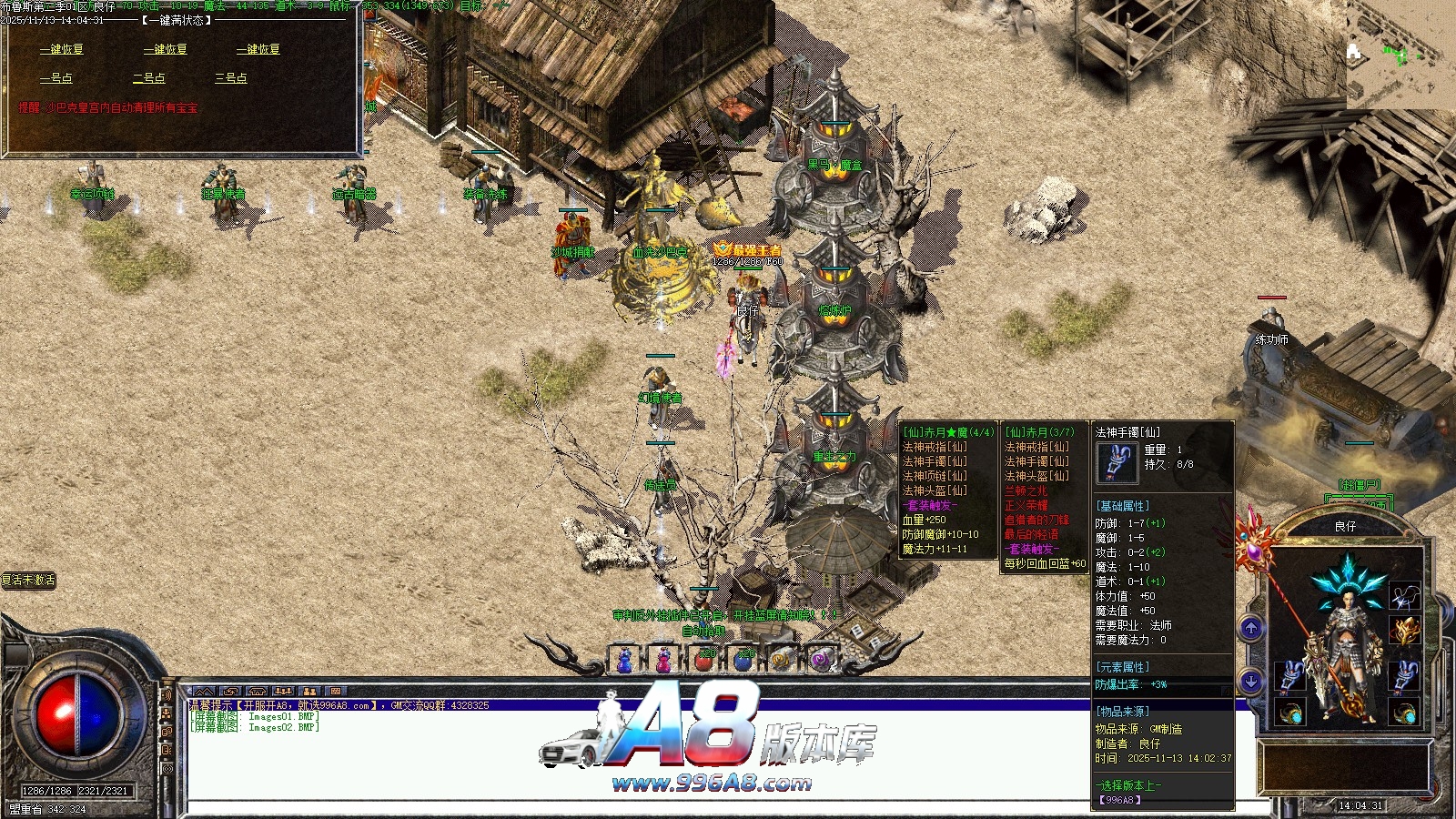The height and width of the screenshot is (819, 1456).
Task: Click the left 一键恢复 link
Action: point(62,49)
